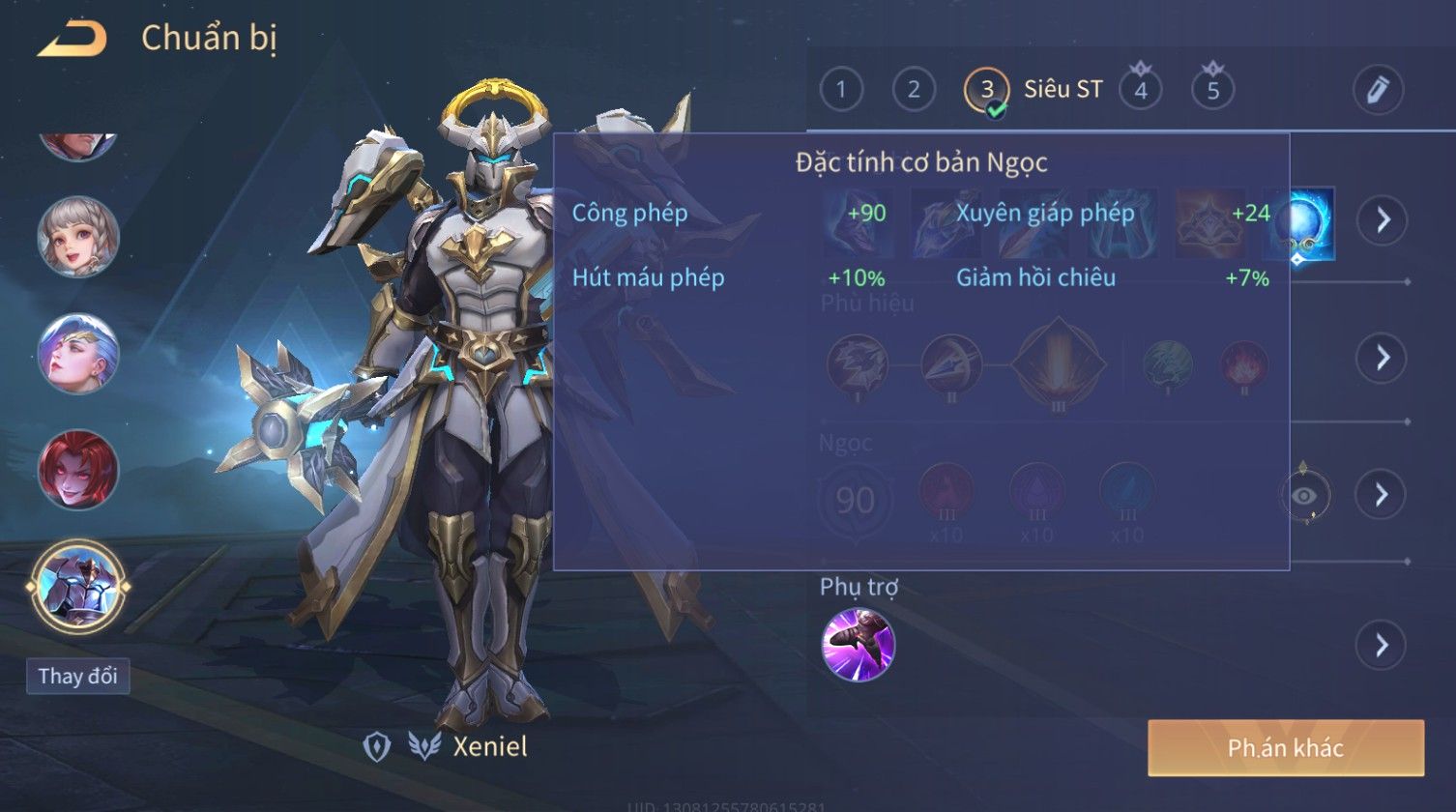Toggle the arcana stats eye icon
The image size is (1456, 812).
pyautogui.click(x=1305, y=496)
